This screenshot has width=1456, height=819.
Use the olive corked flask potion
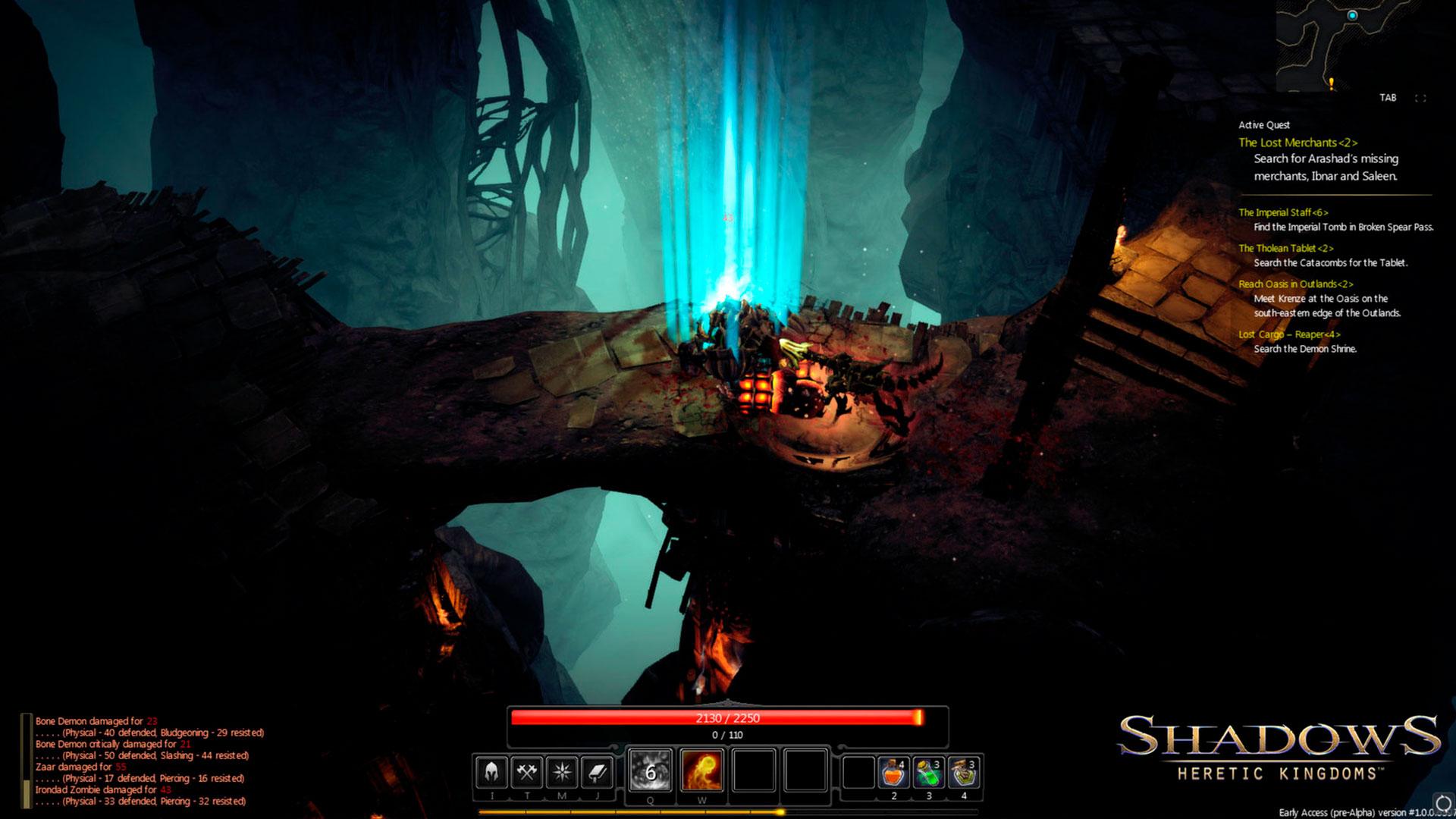(x=964, y=773)
